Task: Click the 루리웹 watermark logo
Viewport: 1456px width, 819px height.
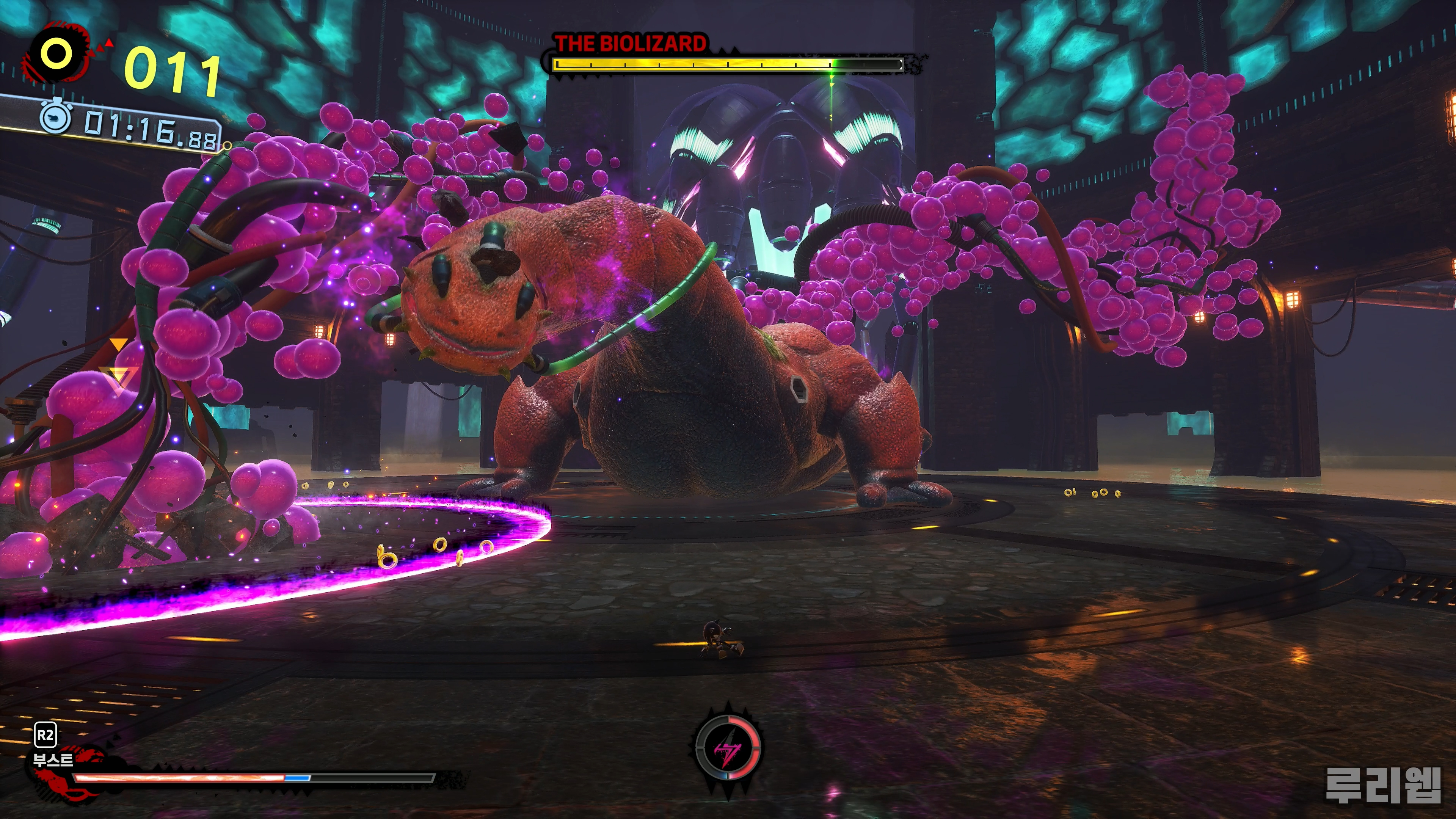Action: (x=1382, y=785)
